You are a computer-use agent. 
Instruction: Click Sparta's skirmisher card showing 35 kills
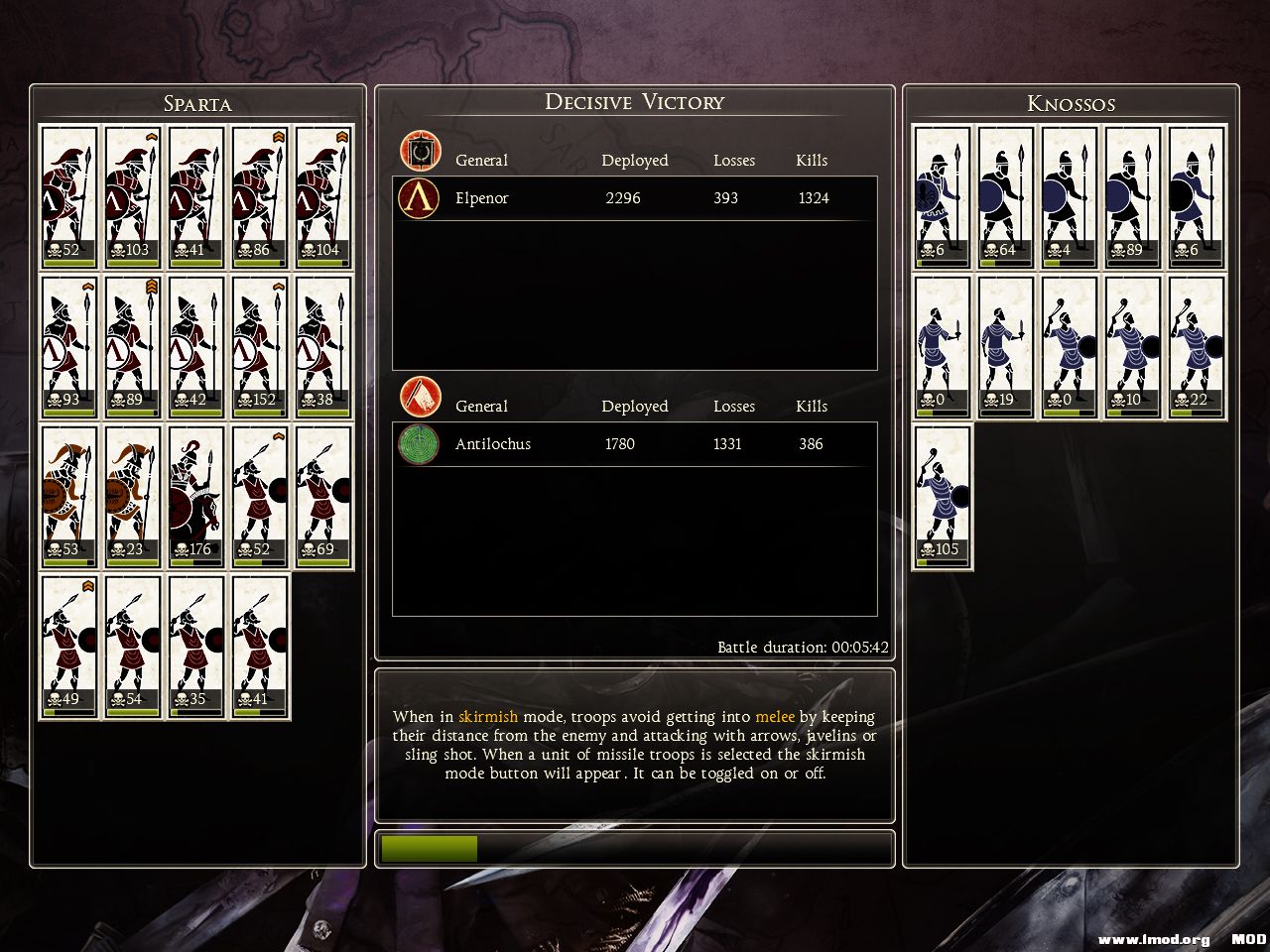tap(196, 647)
